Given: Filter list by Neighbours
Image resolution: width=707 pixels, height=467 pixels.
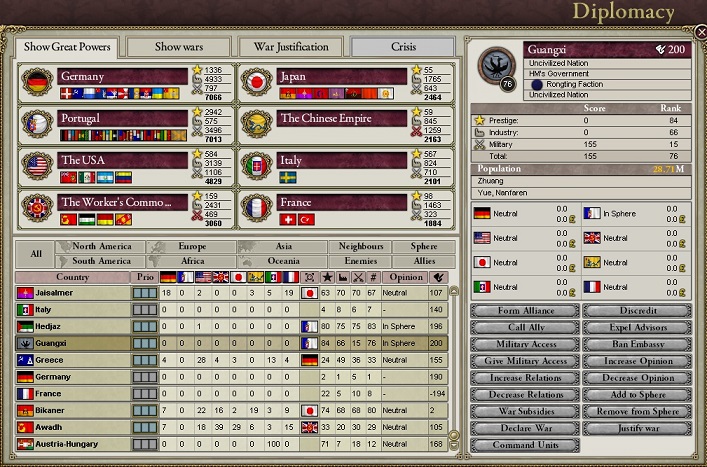Looking at the screenshot, I should click(360, 246).
